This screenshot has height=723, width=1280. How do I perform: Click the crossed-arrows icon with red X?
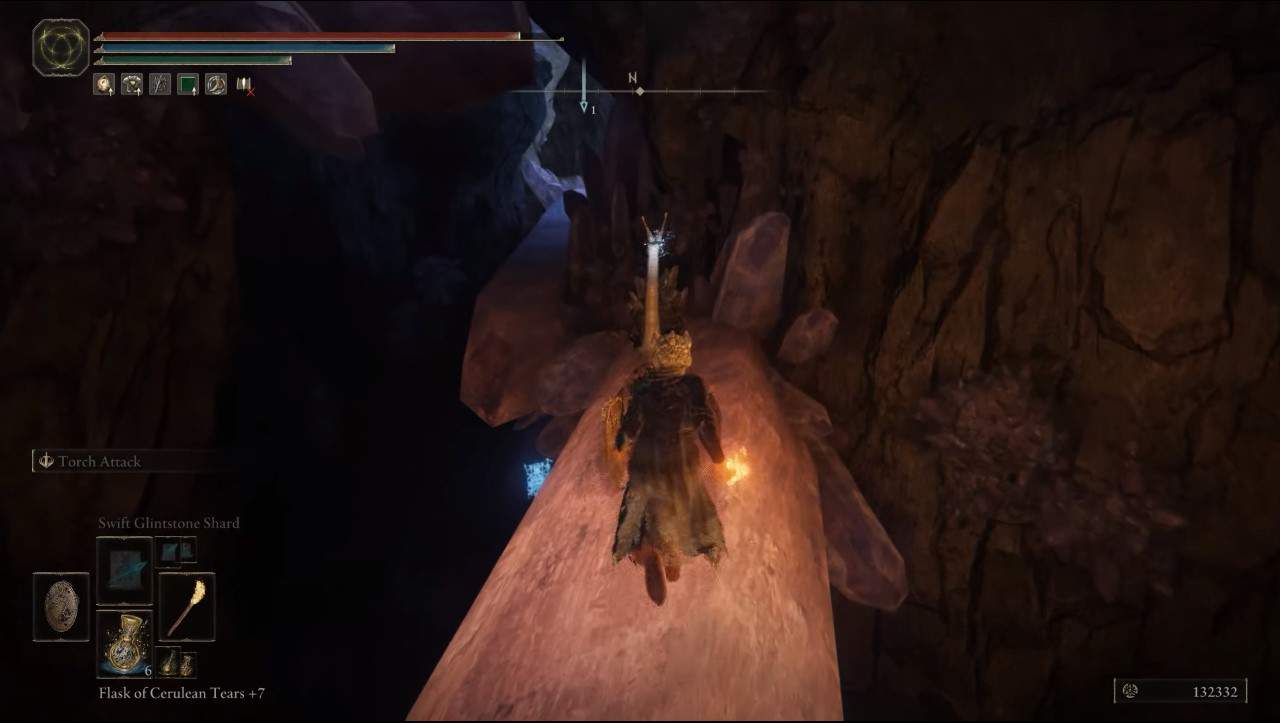[x=244, y=85]
